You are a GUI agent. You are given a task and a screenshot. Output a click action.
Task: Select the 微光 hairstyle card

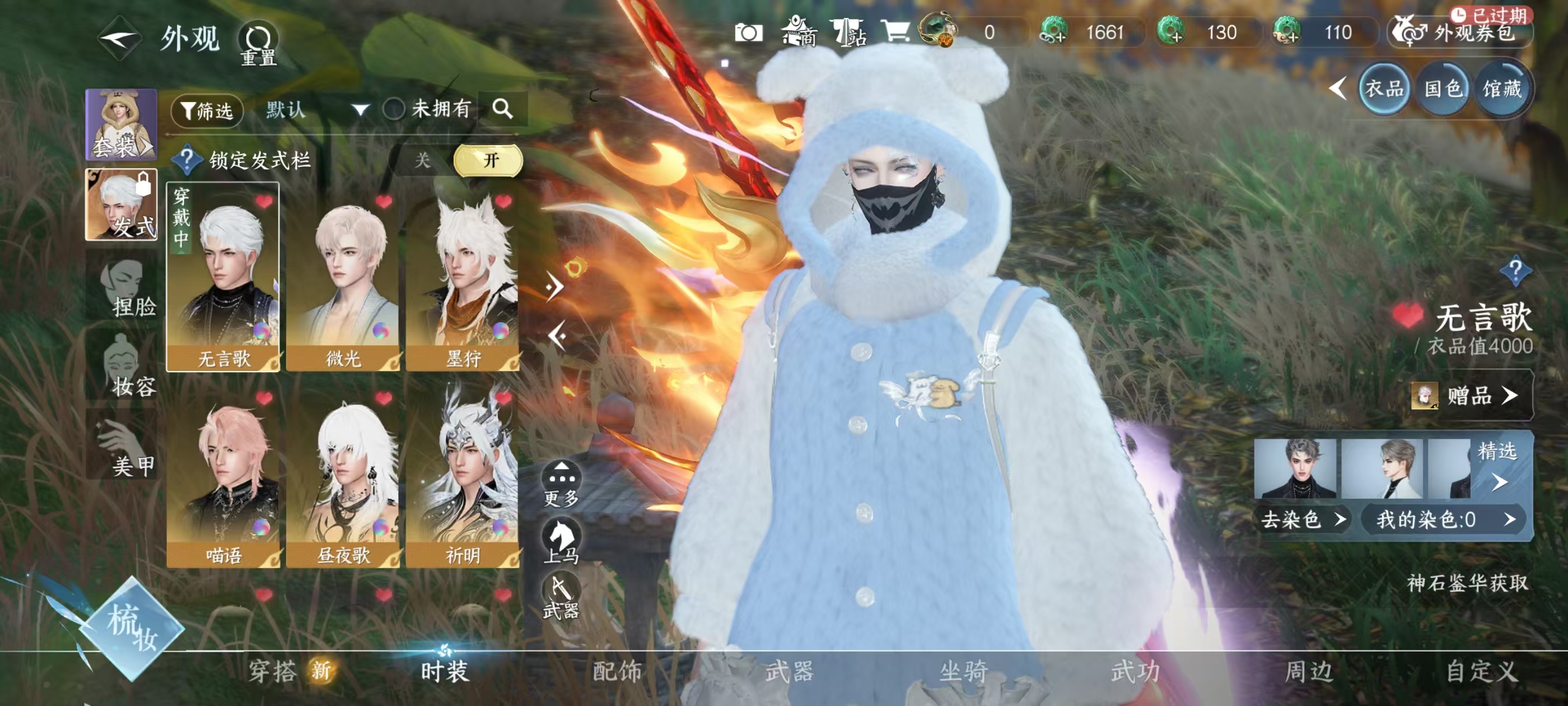[x=343, y=277]
